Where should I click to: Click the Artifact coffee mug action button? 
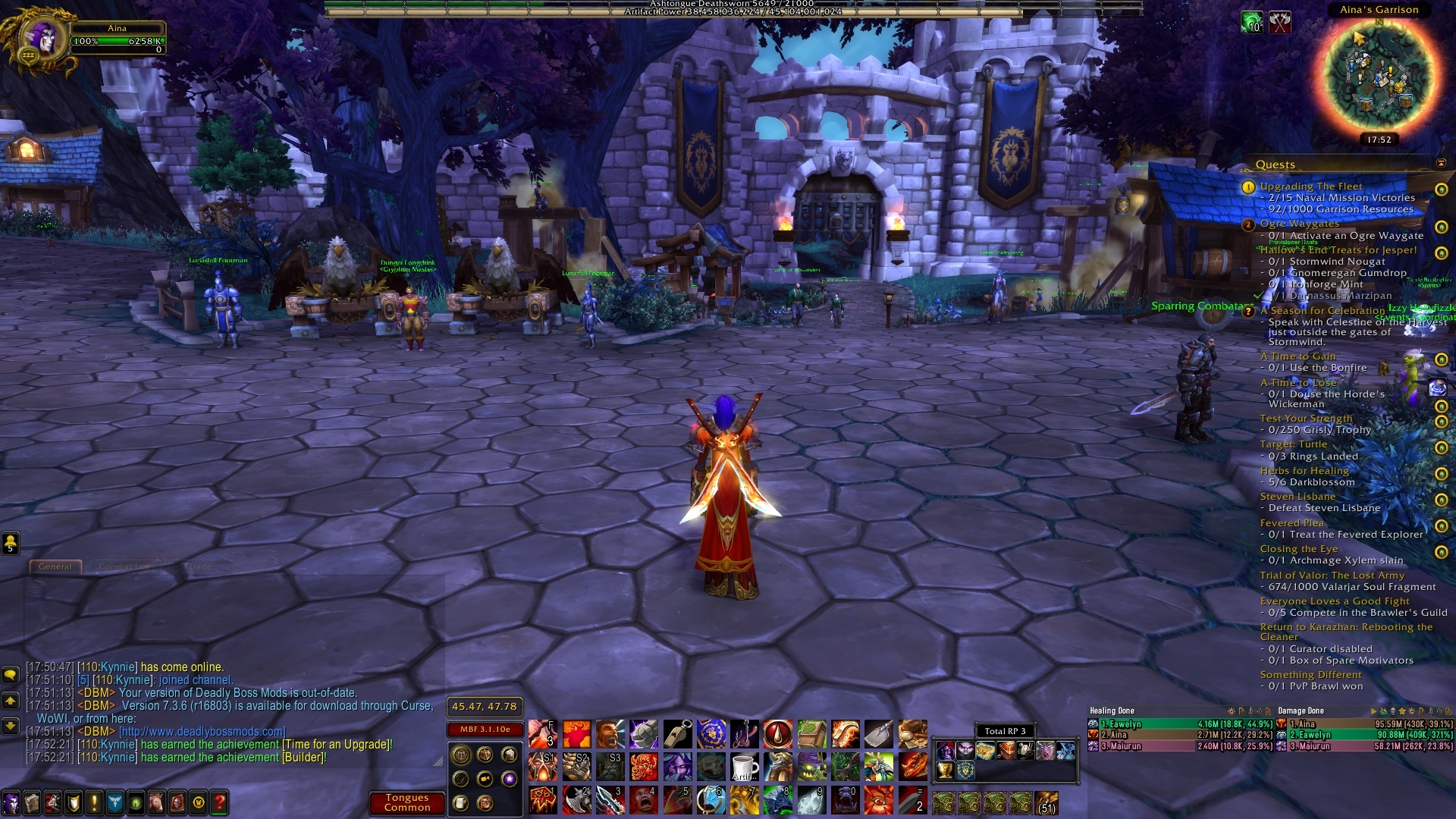745,767
